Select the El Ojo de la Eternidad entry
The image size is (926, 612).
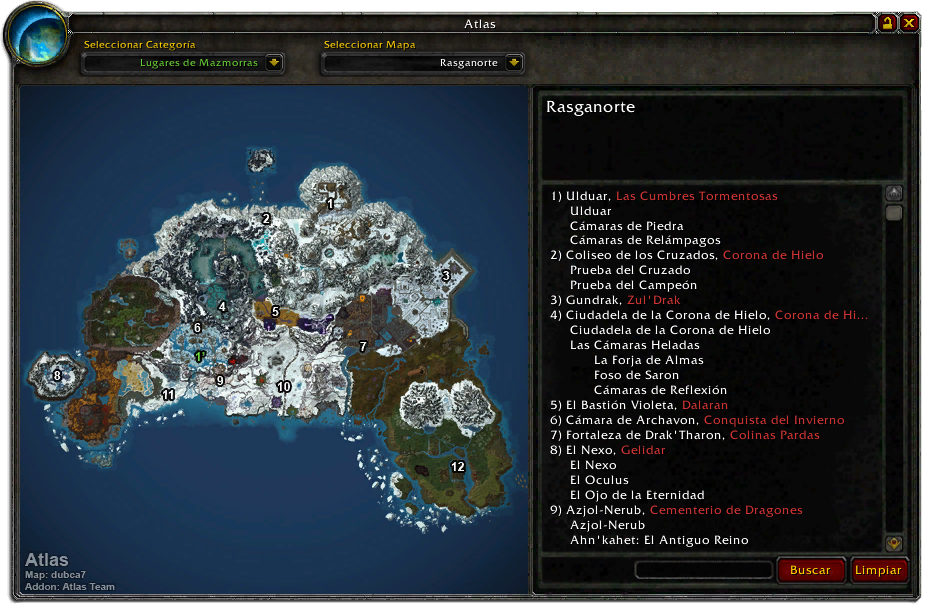(637, 495)
